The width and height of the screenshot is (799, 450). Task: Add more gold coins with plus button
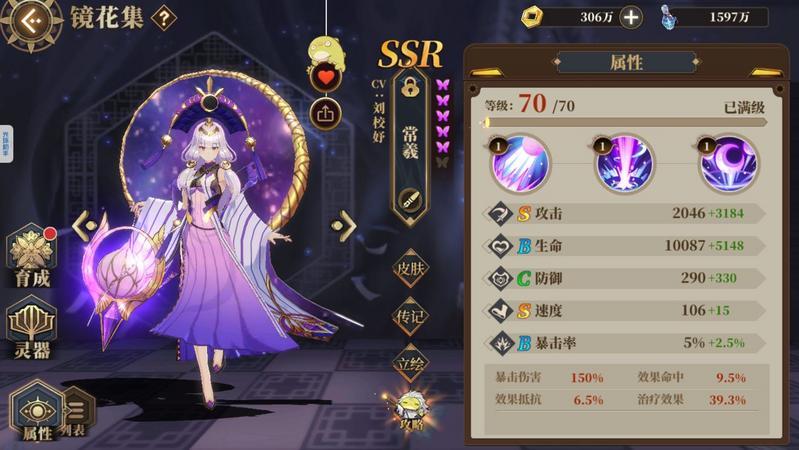631,17
